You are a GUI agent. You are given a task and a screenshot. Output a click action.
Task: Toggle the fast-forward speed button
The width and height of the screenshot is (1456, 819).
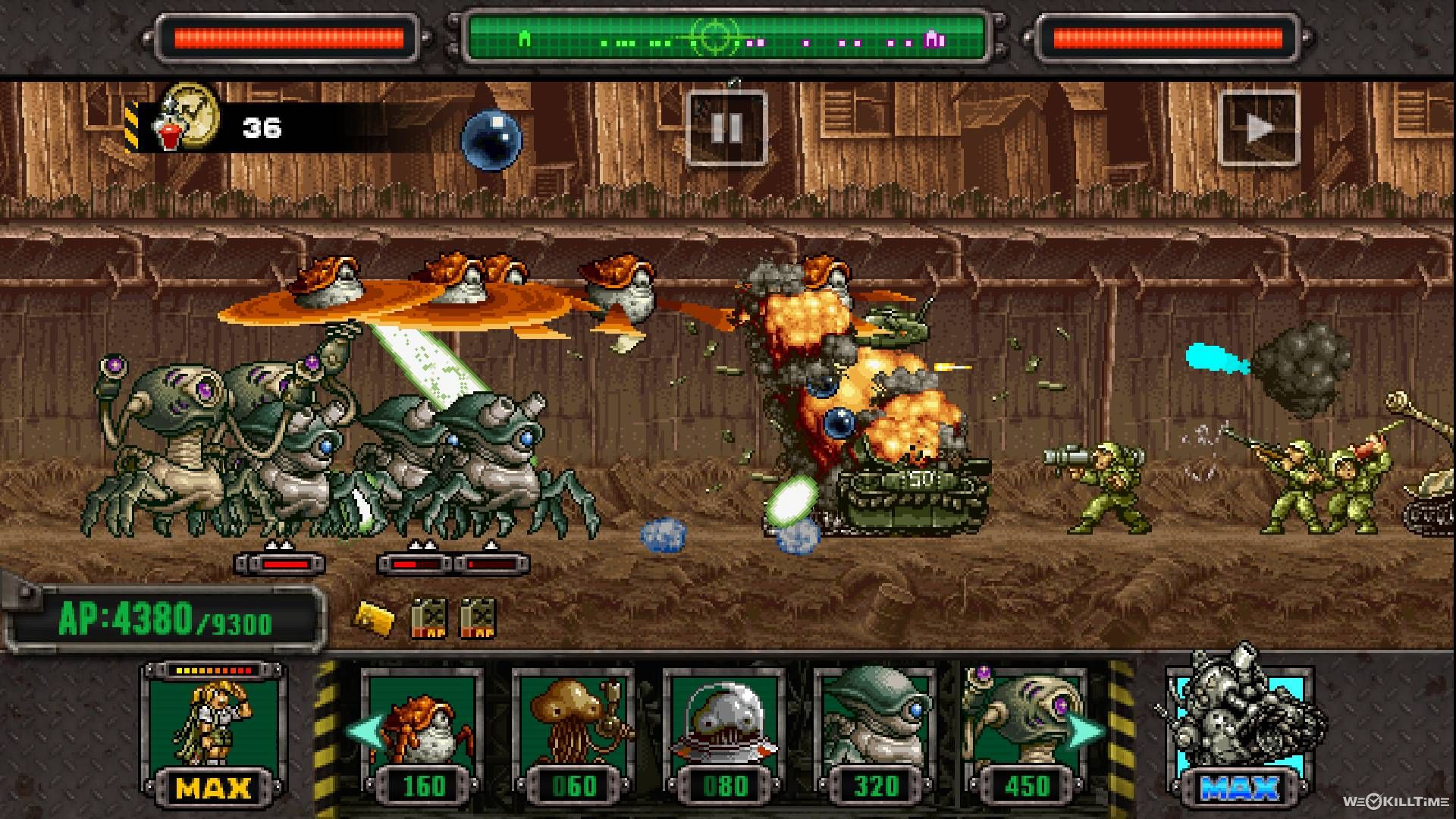[x=1259, y=127]
